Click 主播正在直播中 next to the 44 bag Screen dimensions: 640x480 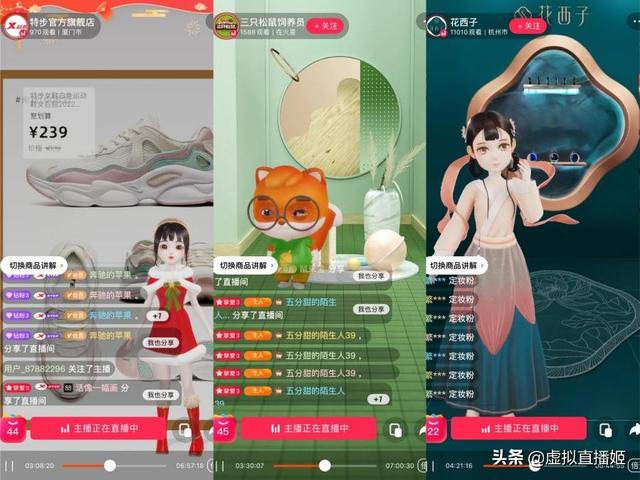pos(97,429)
